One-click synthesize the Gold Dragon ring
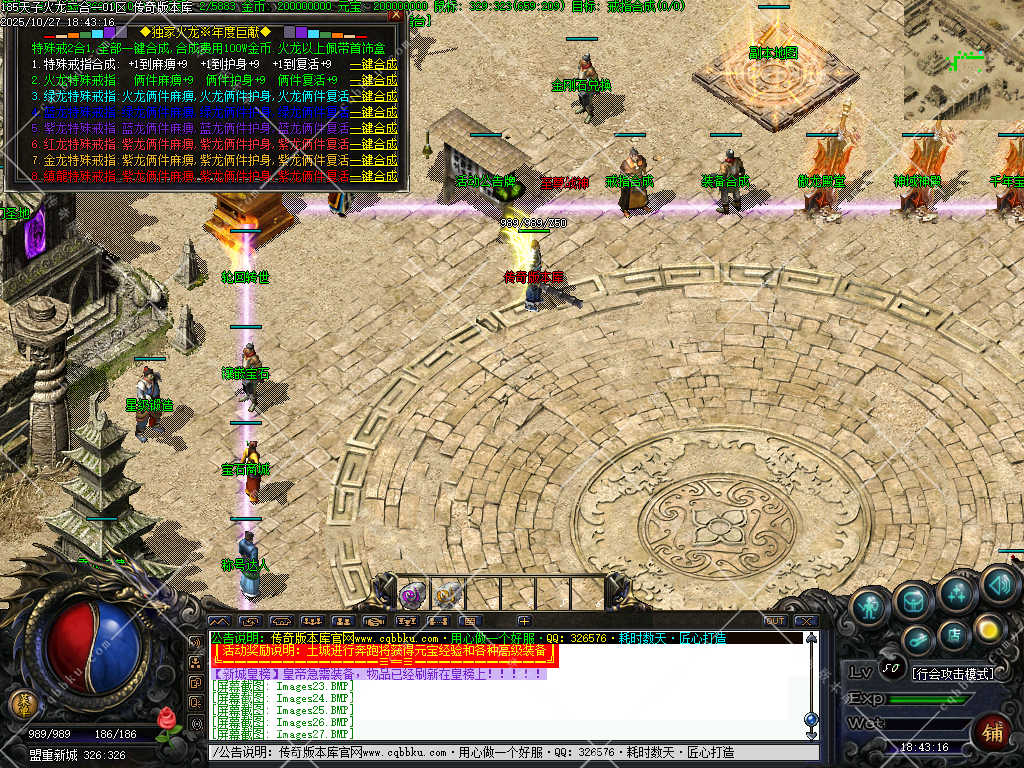The image size is (1024, 768). (374, 160)
